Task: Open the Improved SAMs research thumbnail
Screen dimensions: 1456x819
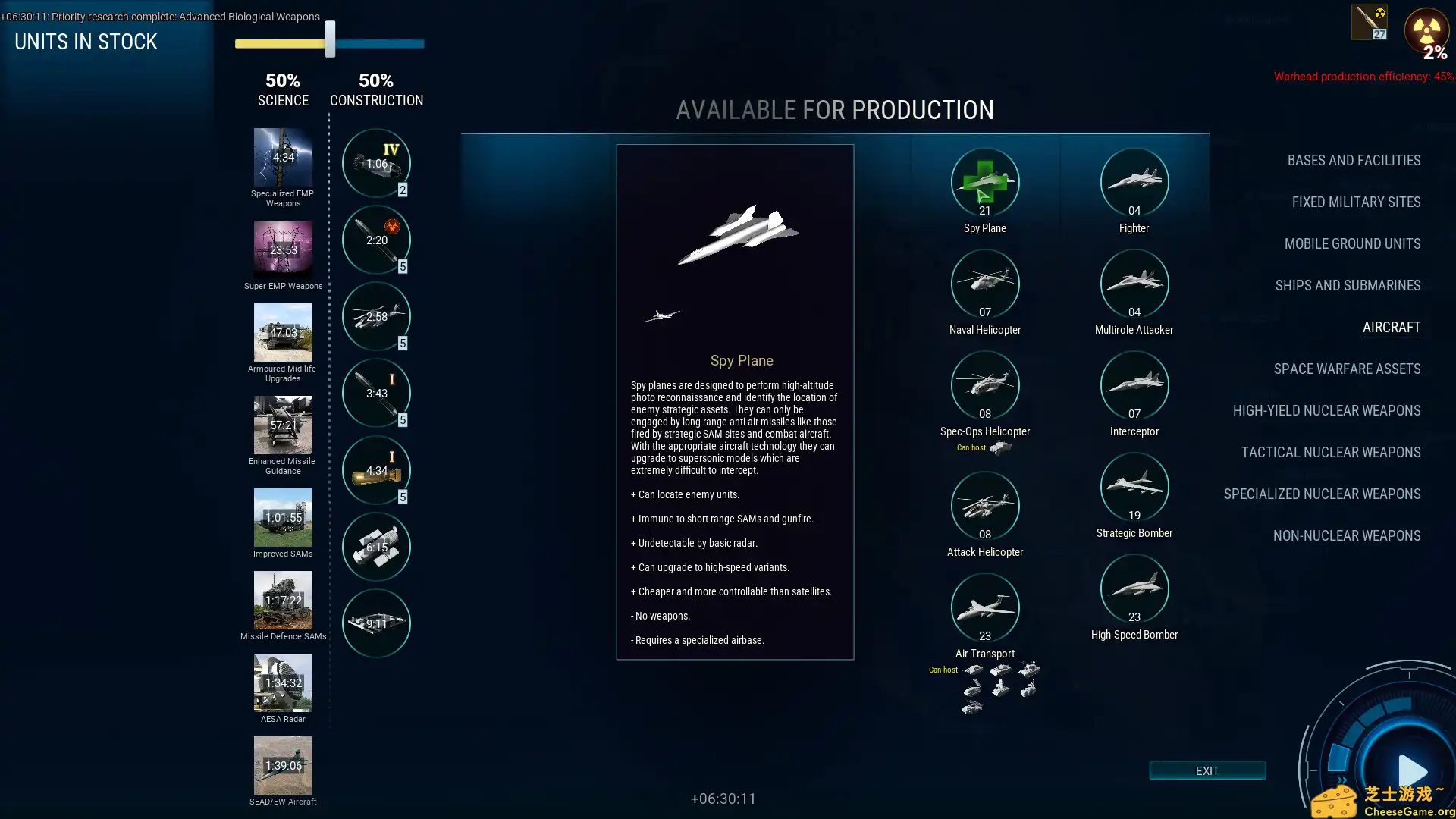Action: click(x=283, y=518)
